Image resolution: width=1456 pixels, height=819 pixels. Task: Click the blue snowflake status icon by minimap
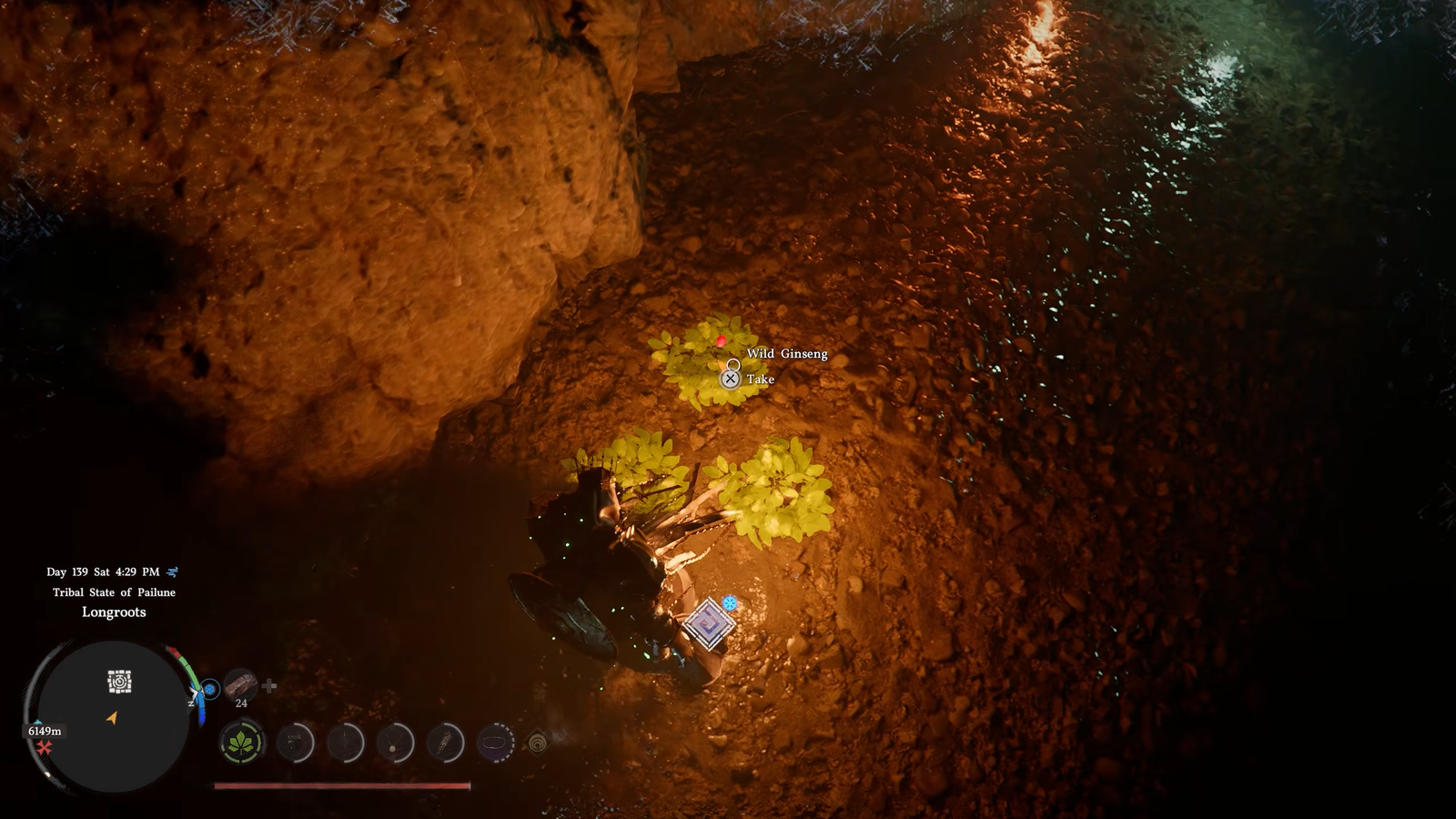pyautogui.click(x=210, y=689)
